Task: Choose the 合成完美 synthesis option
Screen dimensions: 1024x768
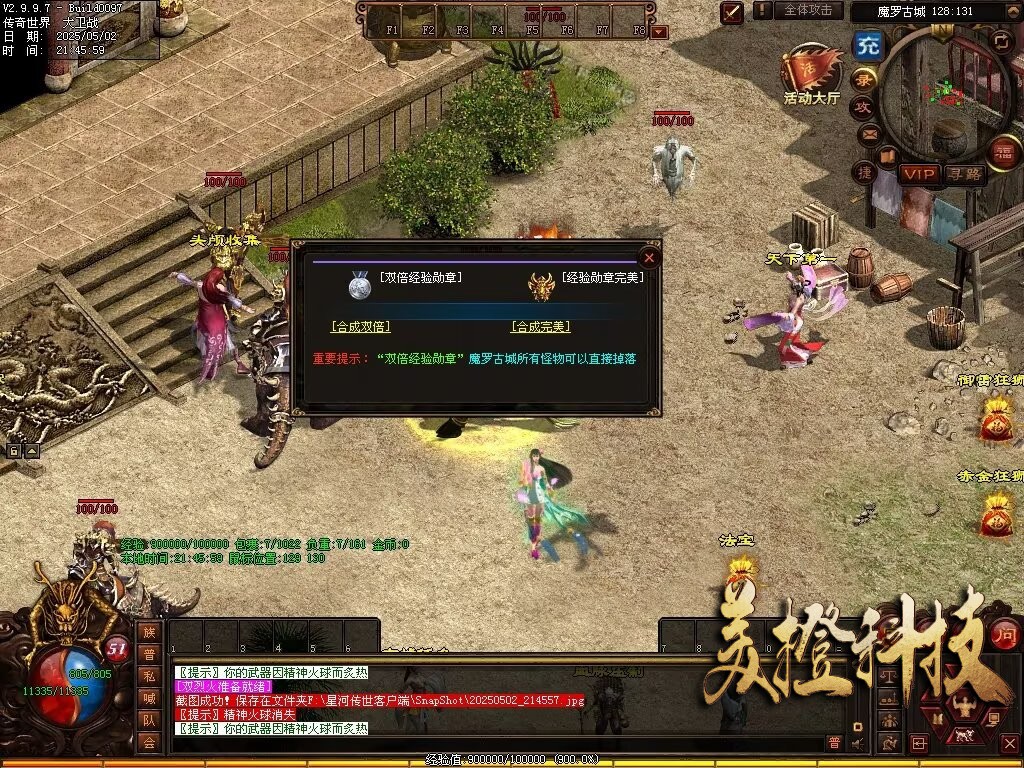Action: [540, 327]
